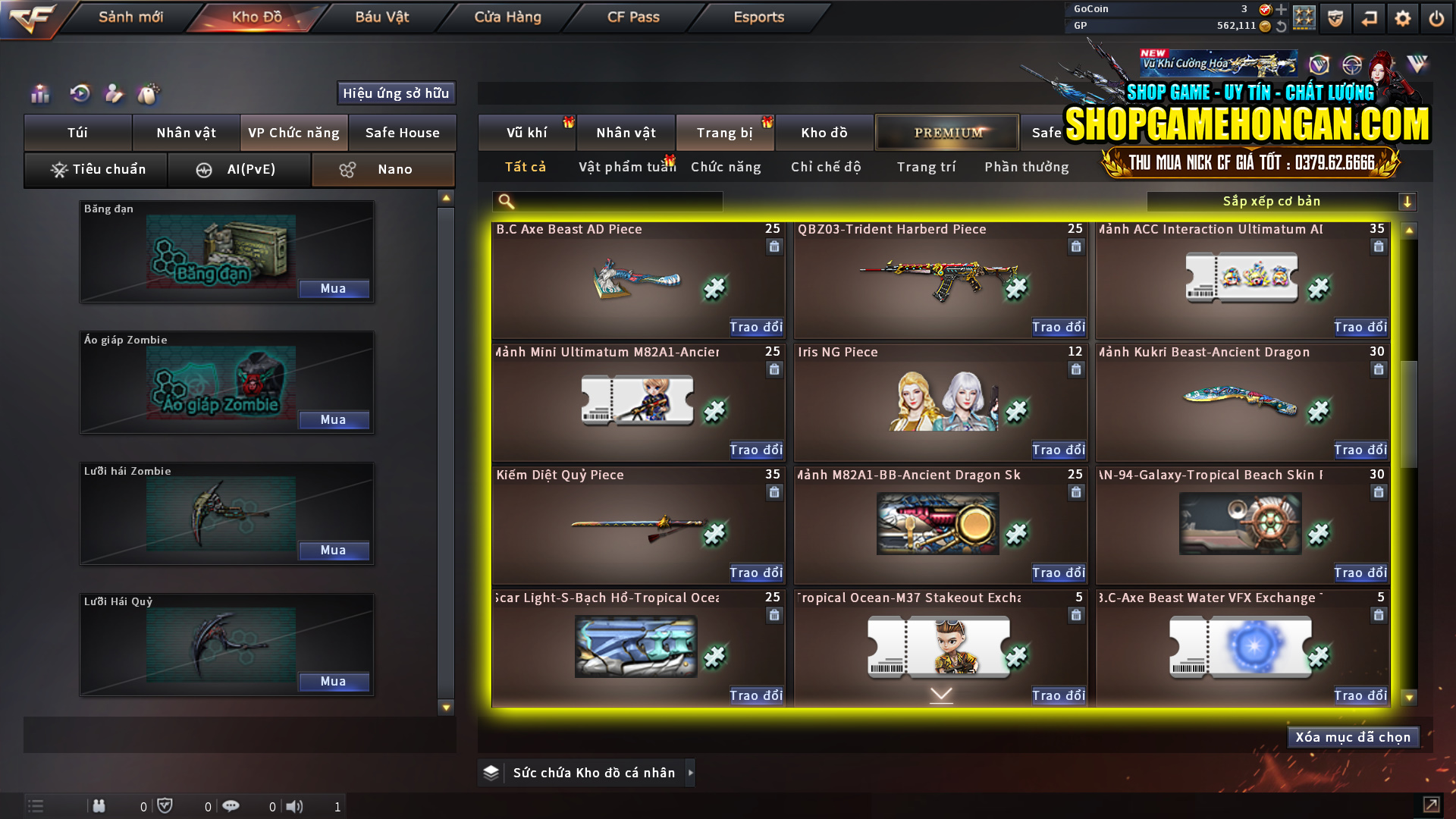The image size is (1456, 819).
Task: Click Mua for Băng đạn
Action: (x=334, y=289)
